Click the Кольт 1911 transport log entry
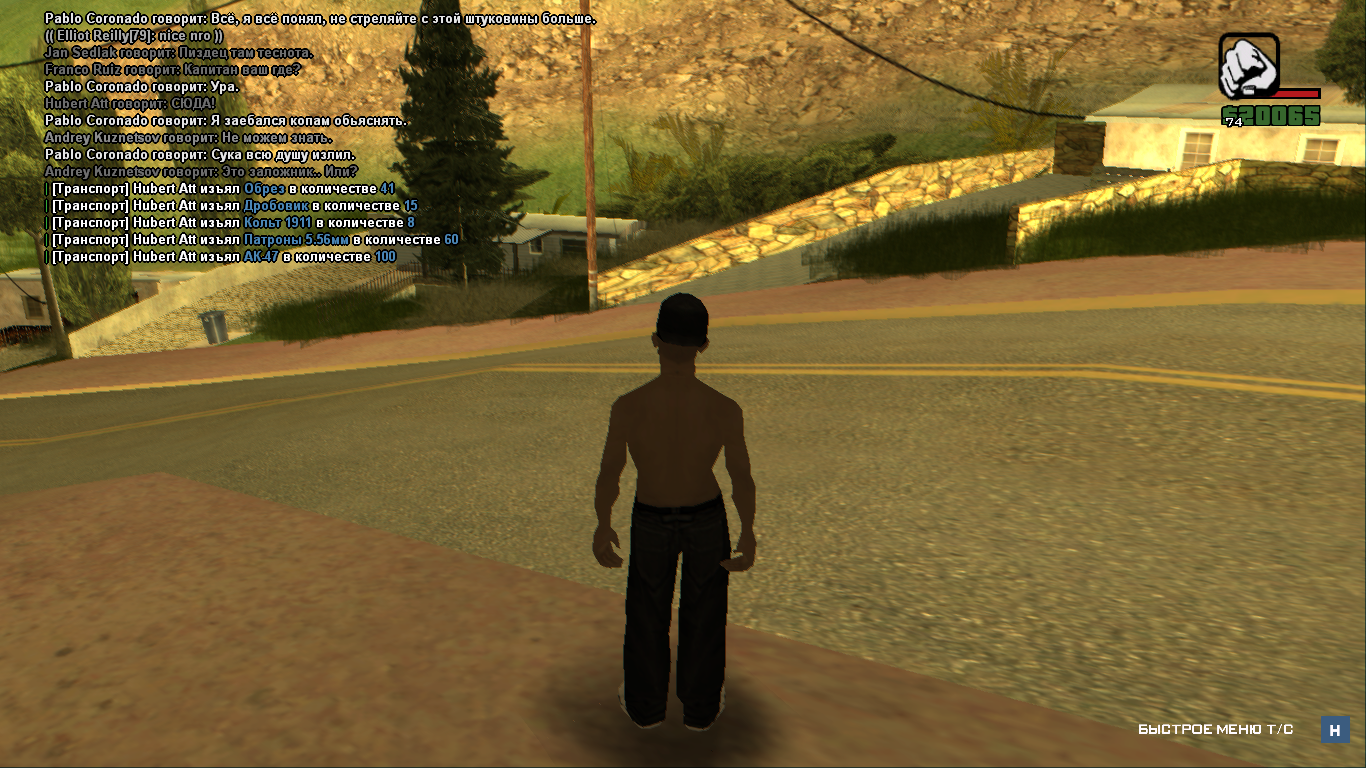The image size is (1366, 768). [x=232, y=223]
